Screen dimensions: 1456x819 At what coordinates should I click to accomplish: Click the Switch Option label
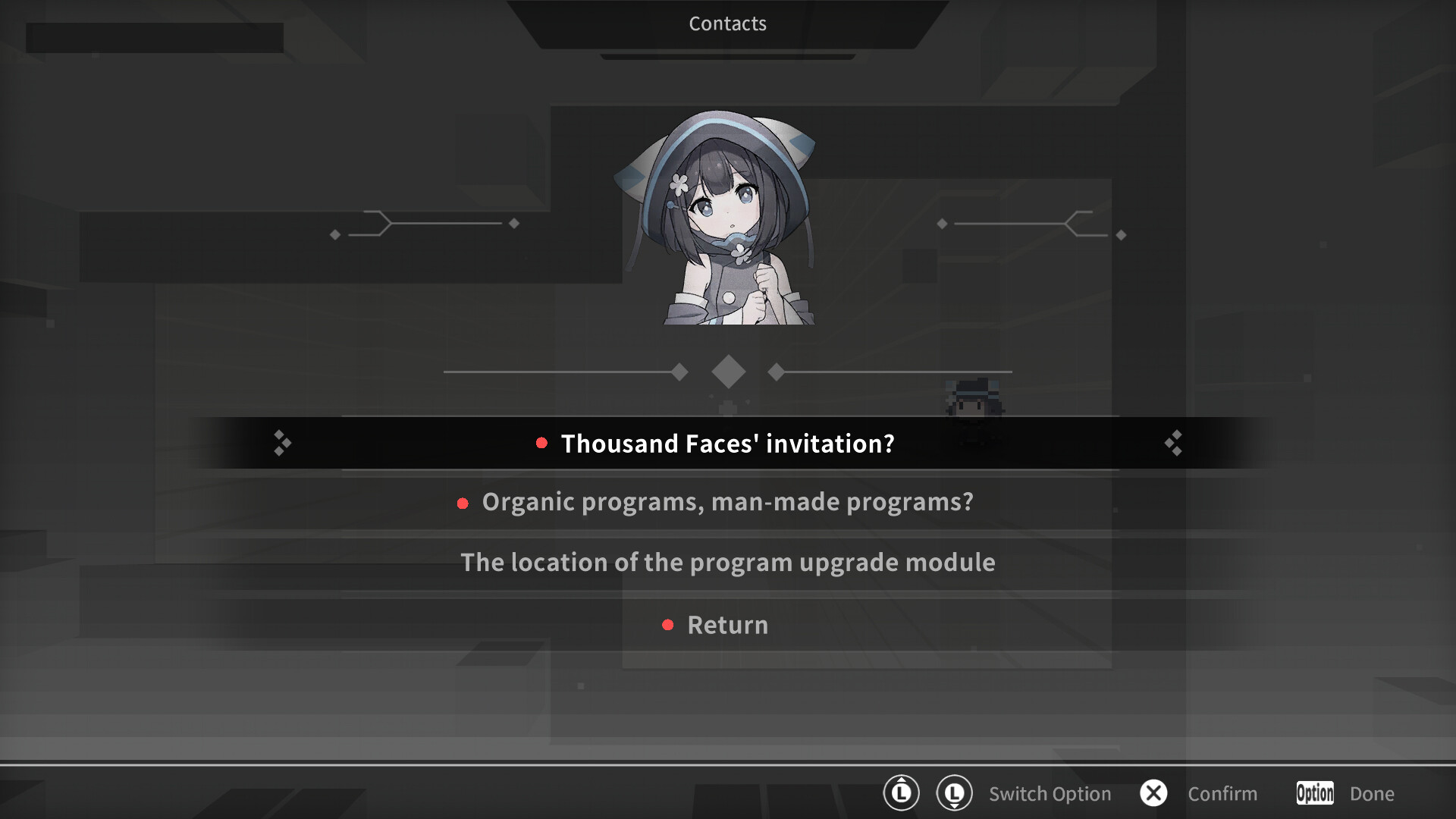tap(1050, 793)
